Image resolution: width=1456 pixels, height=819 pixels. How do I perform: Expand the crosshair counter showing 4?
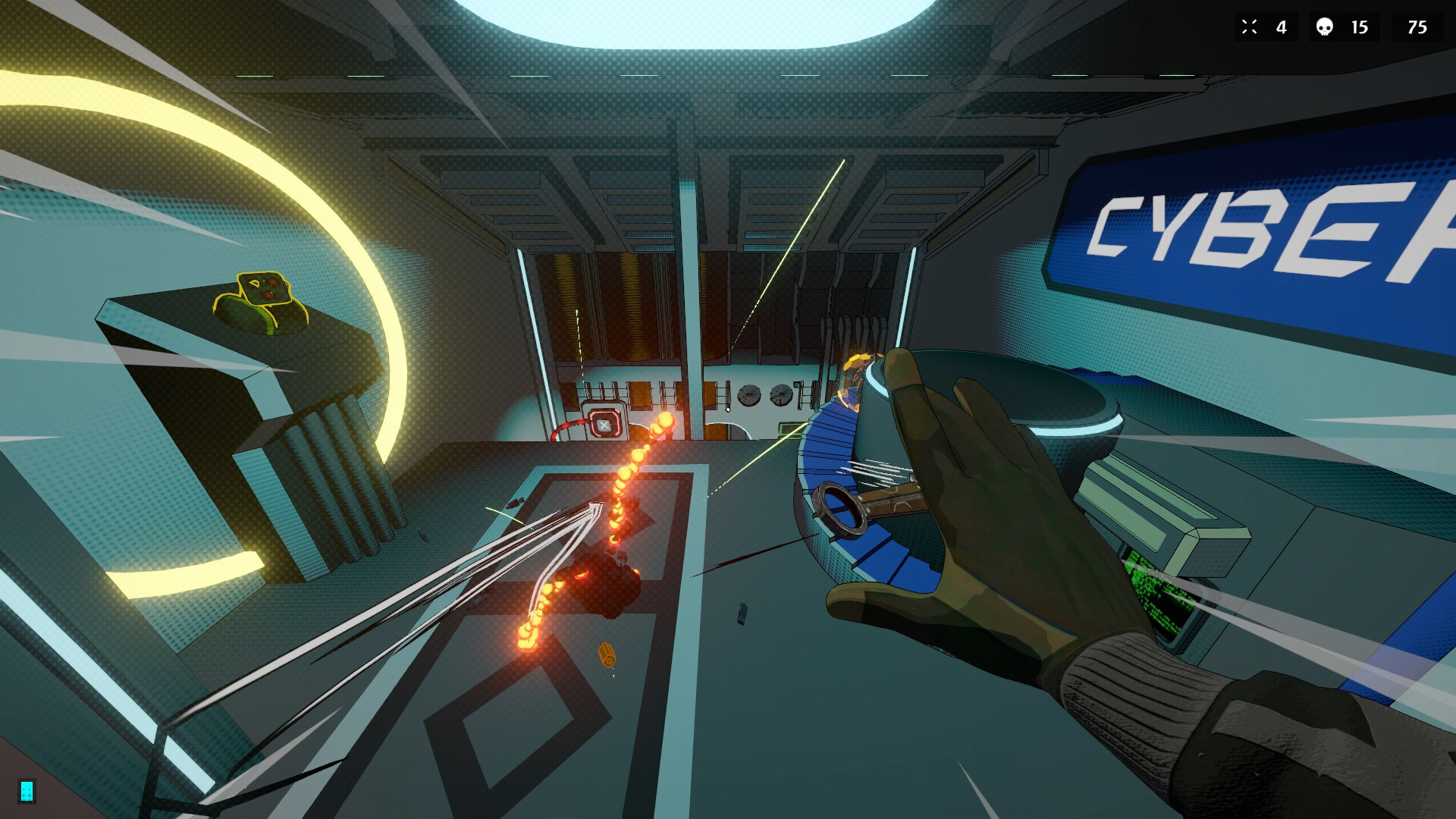(1280, 27)
